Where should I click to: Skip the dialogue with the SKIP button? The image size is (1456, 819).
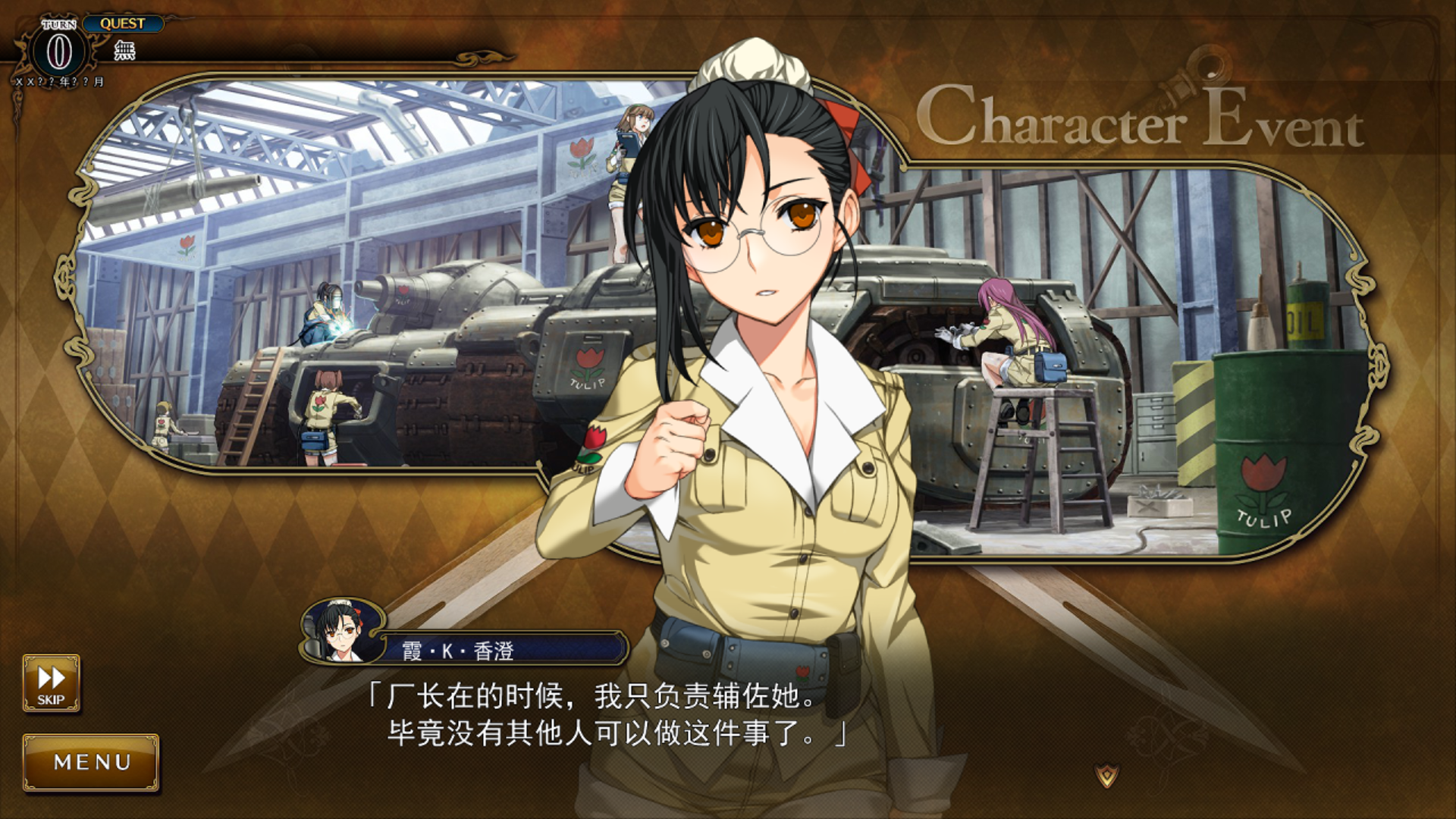[51, 683]
